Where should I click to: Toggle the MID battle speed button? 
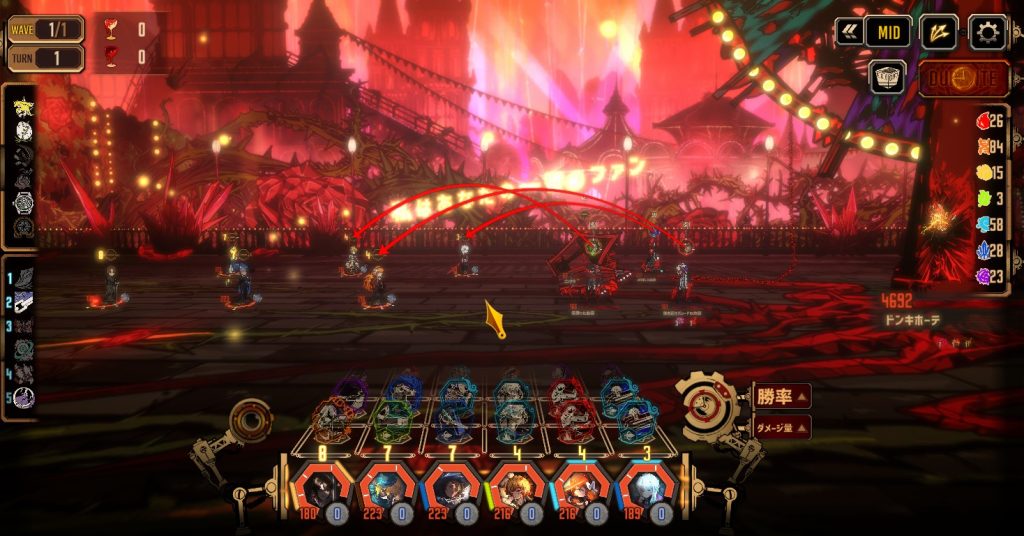(x=887, y=33)
